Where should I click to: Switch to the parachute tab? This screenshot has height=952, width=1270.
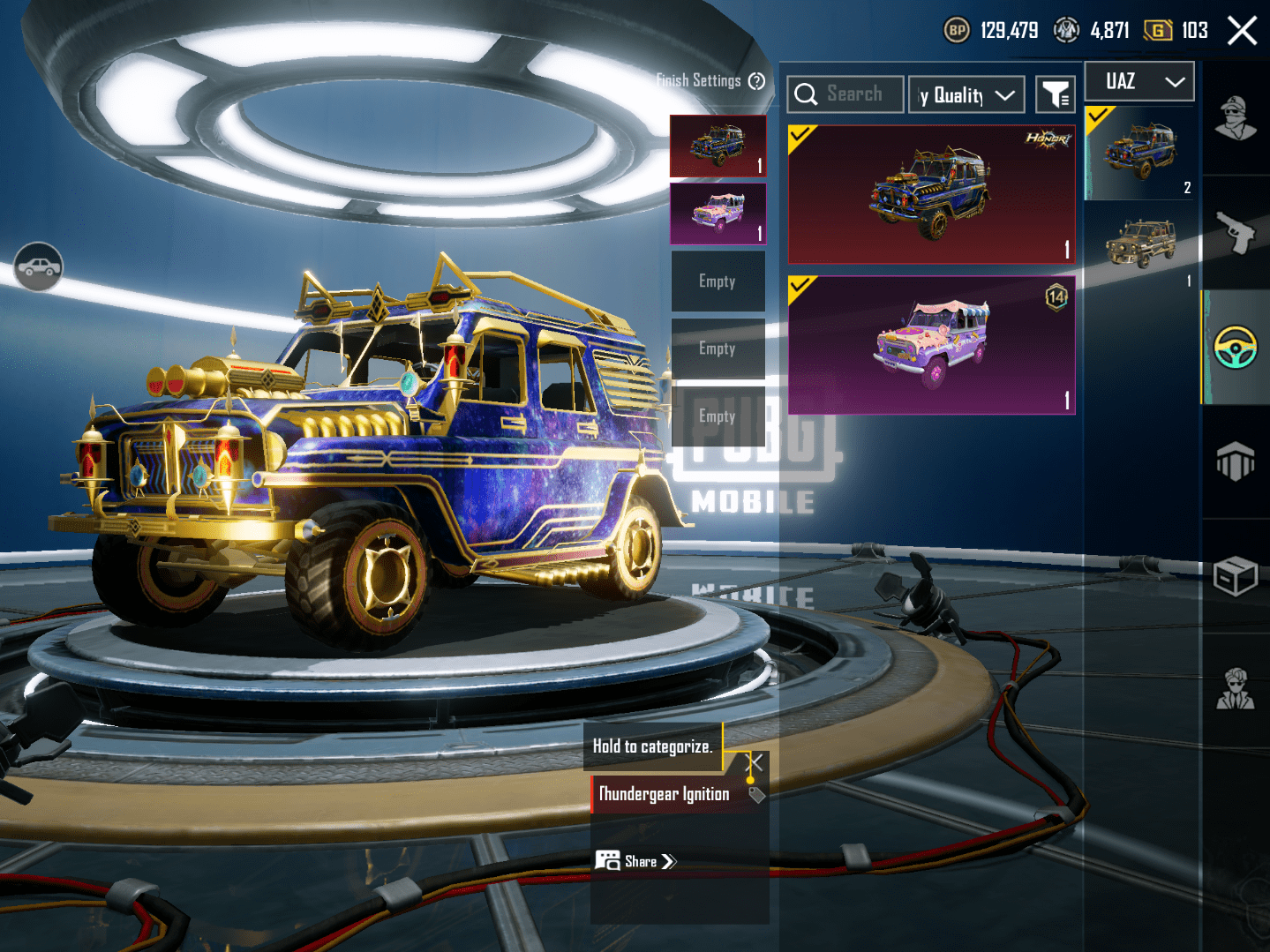pyautogui.click(x=1236, y=461)
